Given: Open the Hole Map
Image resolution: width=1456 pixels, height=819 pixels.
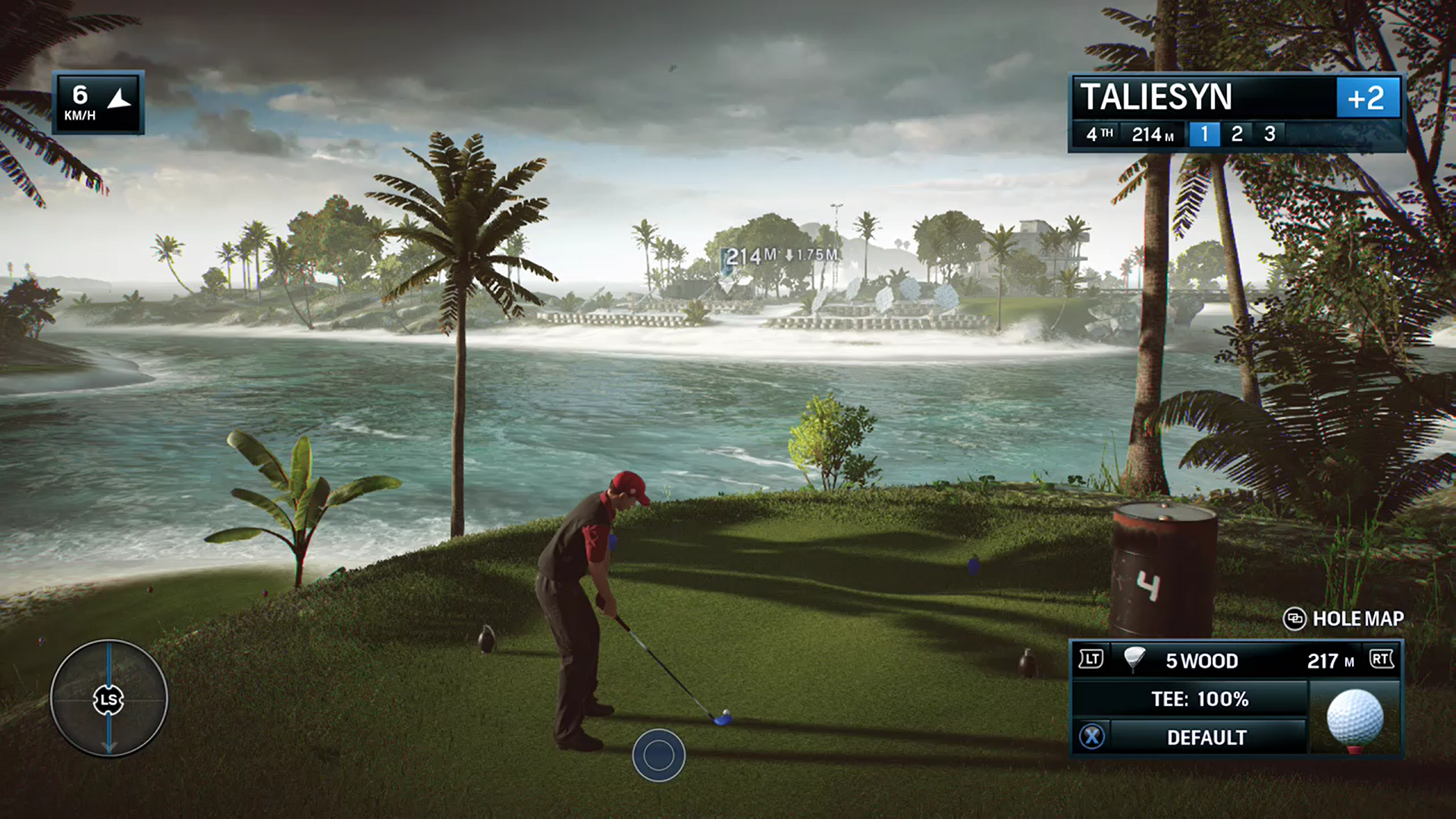Looking at the screenshot, I should (1343, 619).
